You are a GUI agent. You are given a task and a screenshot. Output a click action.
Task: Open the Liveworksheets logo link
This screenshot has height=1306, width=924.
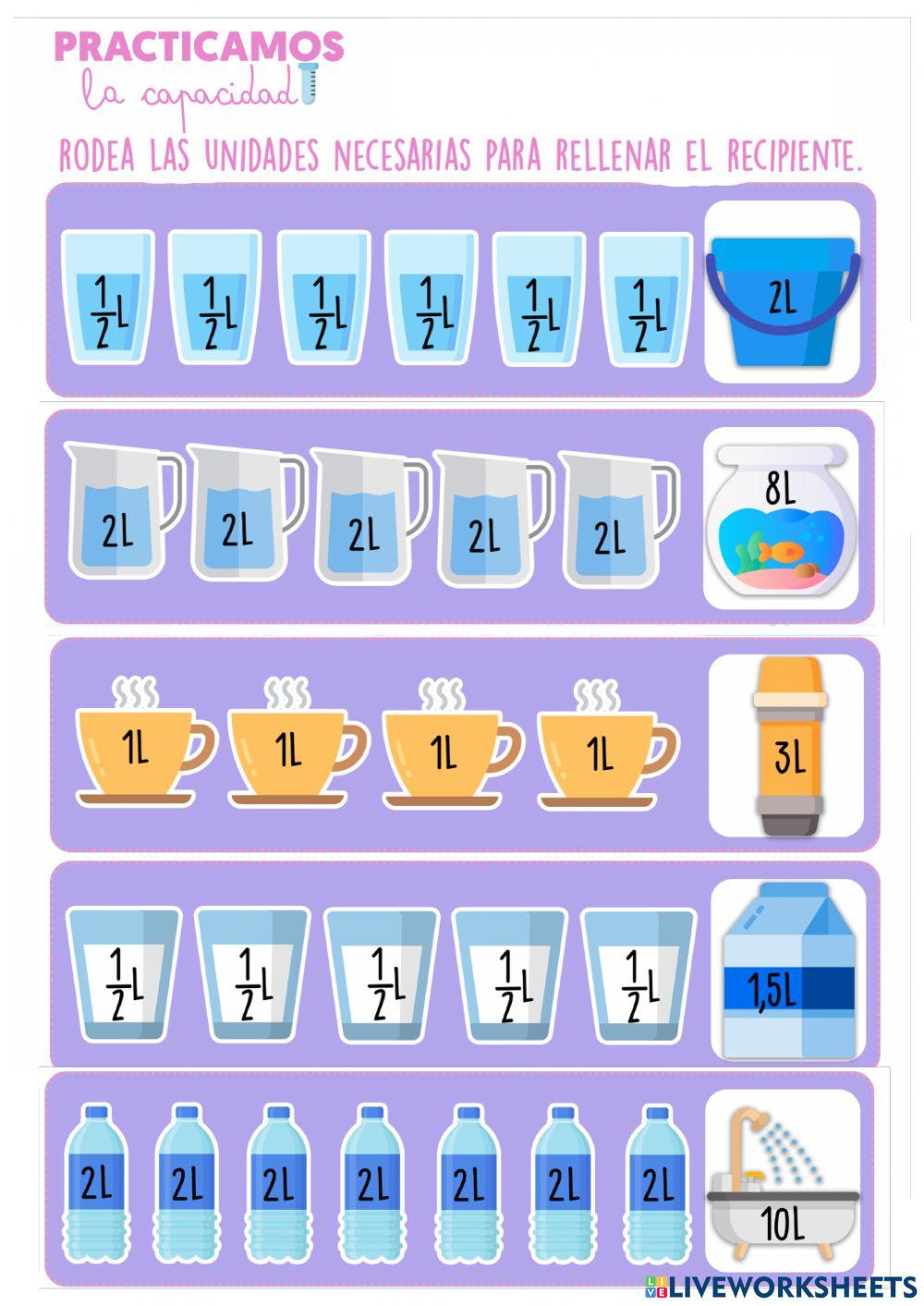[x=780, y=1286]
